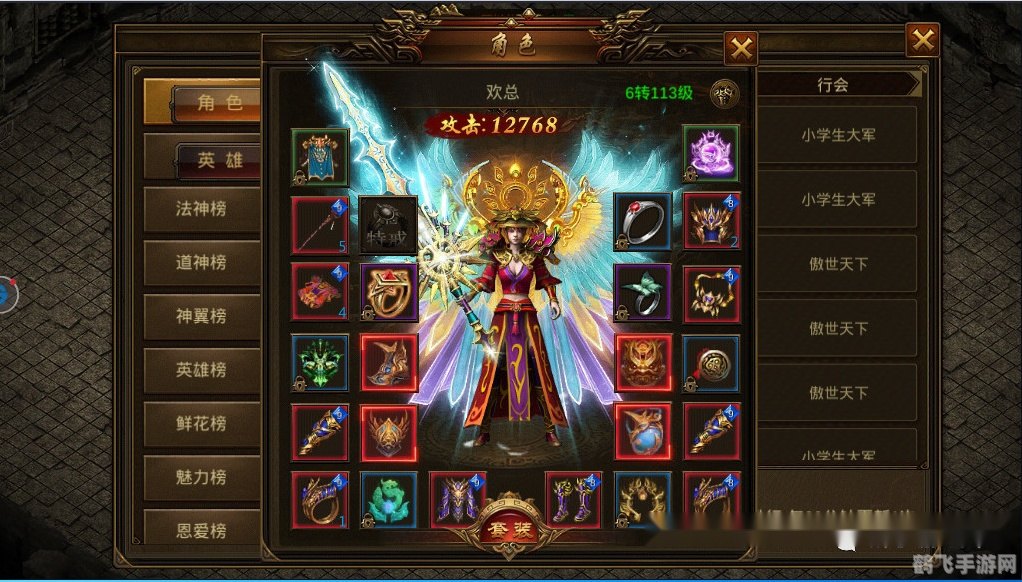Choose the 魅力榜 charm rankings
Image resolution: width=1022 pixels, height=582 pixels.
pos(201,477)
